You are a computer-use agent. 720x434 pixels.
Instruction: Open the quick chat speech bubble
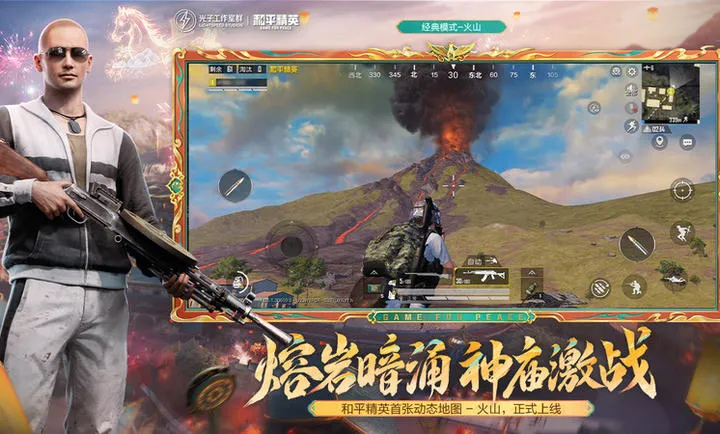(687, 142)
